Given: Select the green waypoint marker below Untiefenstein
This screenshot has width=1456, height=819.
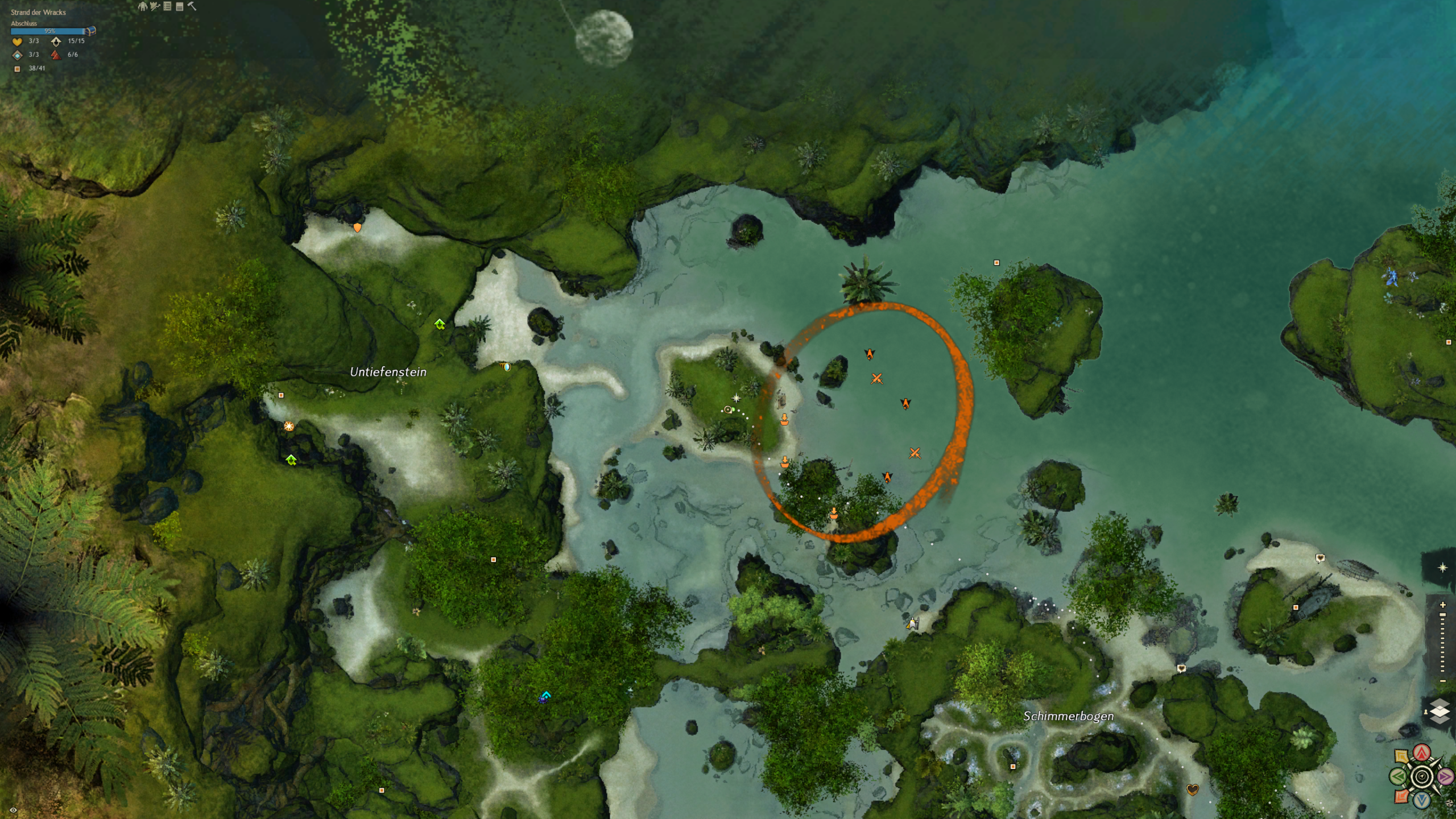Looking at the screenshot, I should [291, 460].
